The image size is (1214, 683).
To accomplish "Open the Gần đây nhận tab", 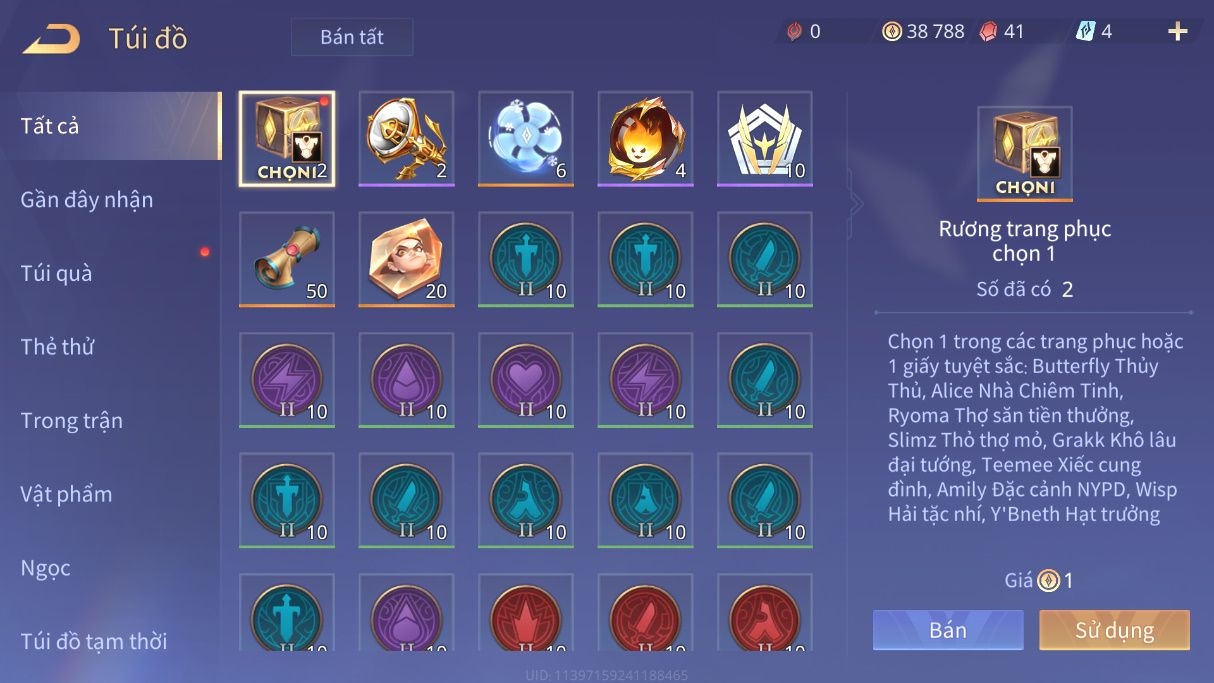I will pyautogui.click(x=87, y=199).
